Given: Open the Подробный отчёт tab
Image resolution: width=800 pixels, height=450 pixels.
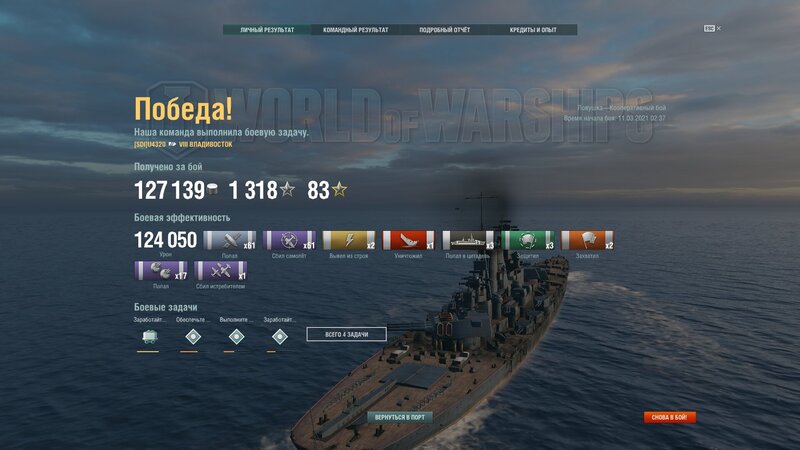Looking at the screenshot, I should pyautogui.click(x=444, y=30).
